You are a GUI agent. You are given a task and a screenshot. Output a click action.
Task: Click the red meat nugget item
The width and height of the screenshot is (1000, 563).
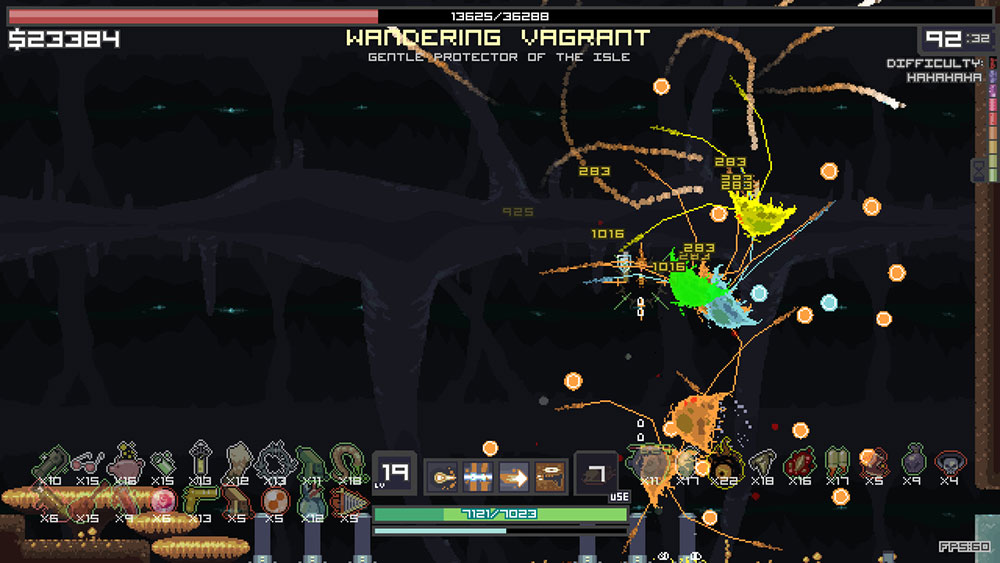point(800,462)
